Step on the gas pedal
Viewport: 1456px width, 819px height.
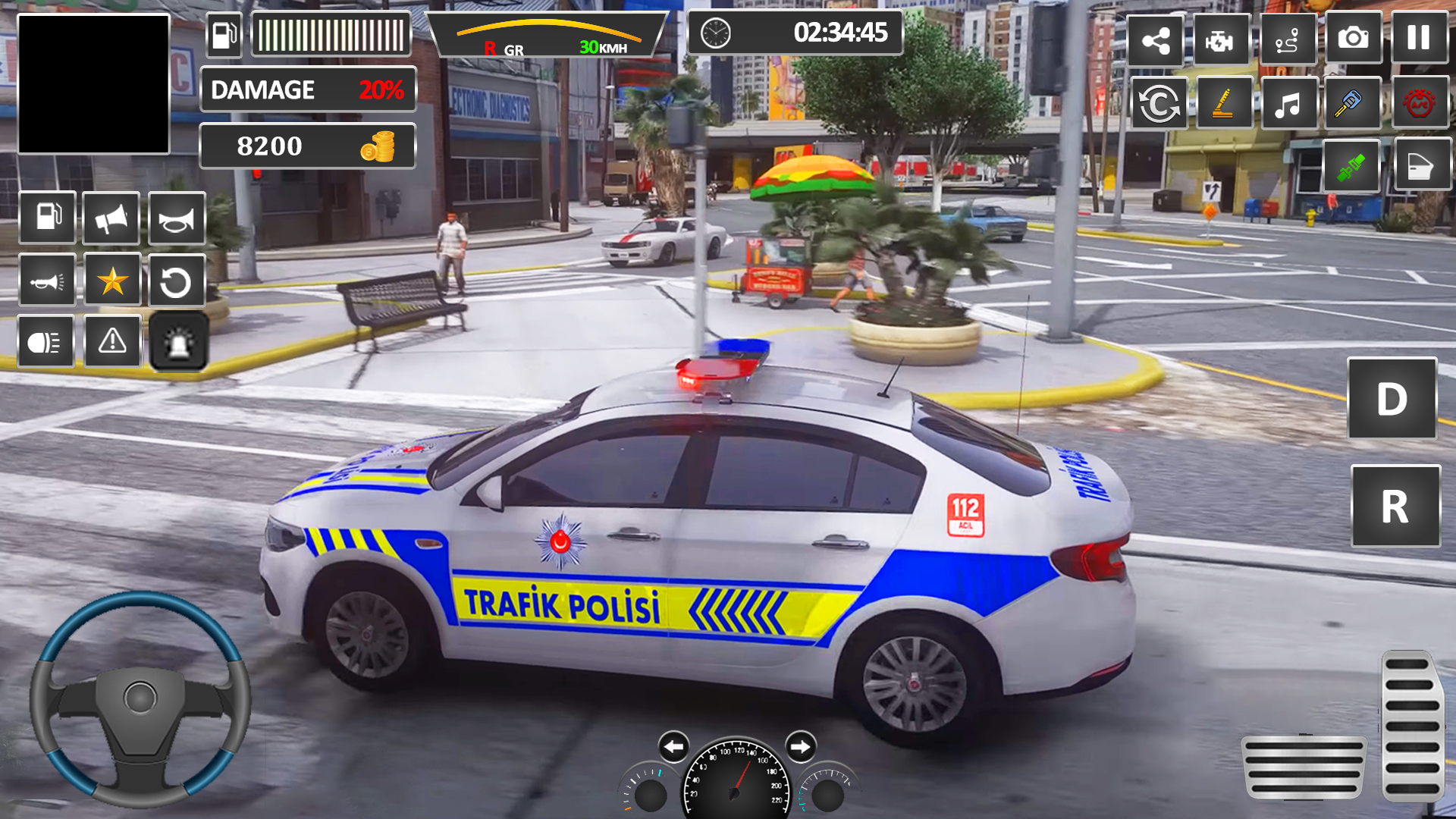pos(1410,725)
